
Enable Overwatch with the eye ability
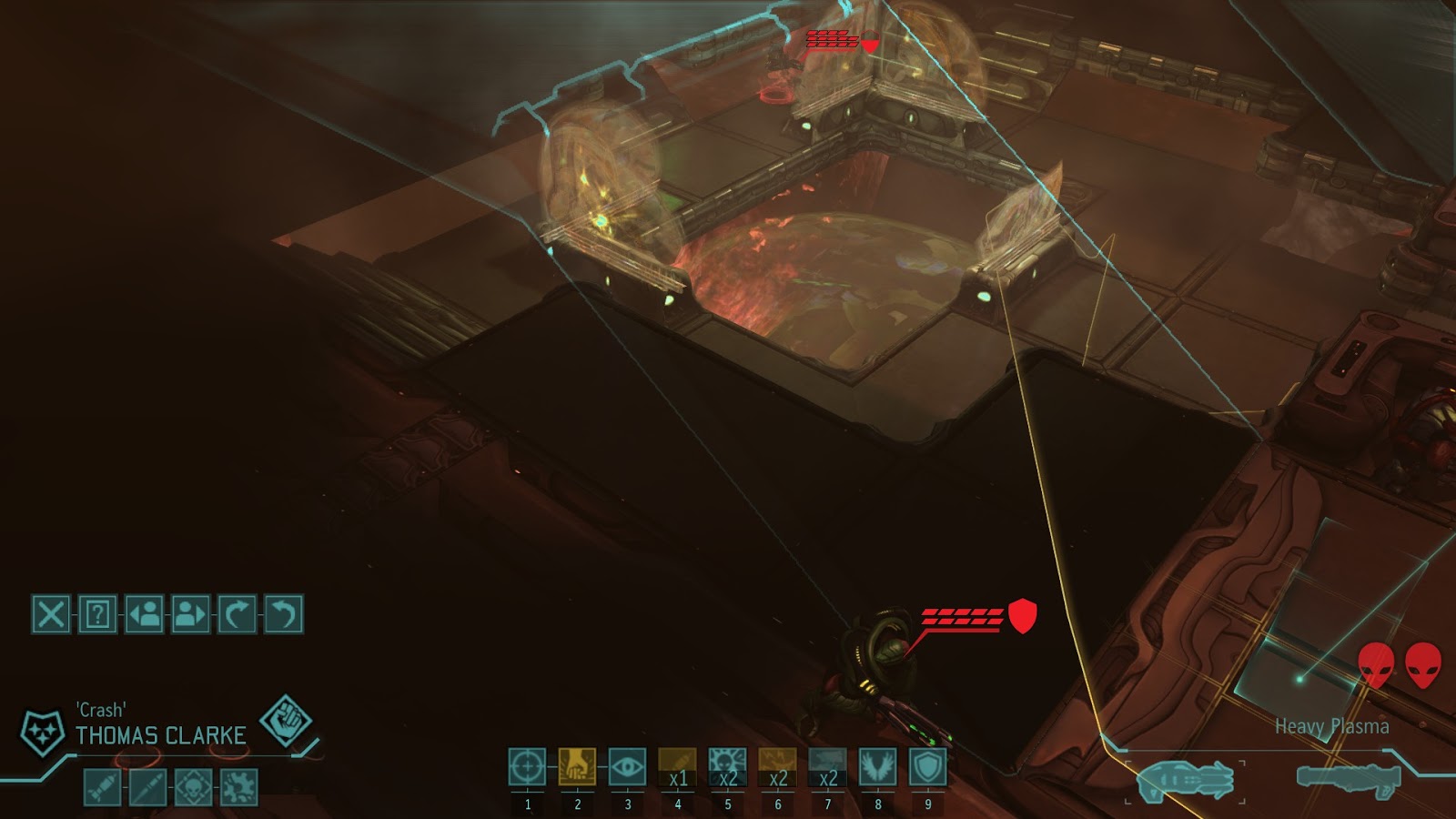628,769
